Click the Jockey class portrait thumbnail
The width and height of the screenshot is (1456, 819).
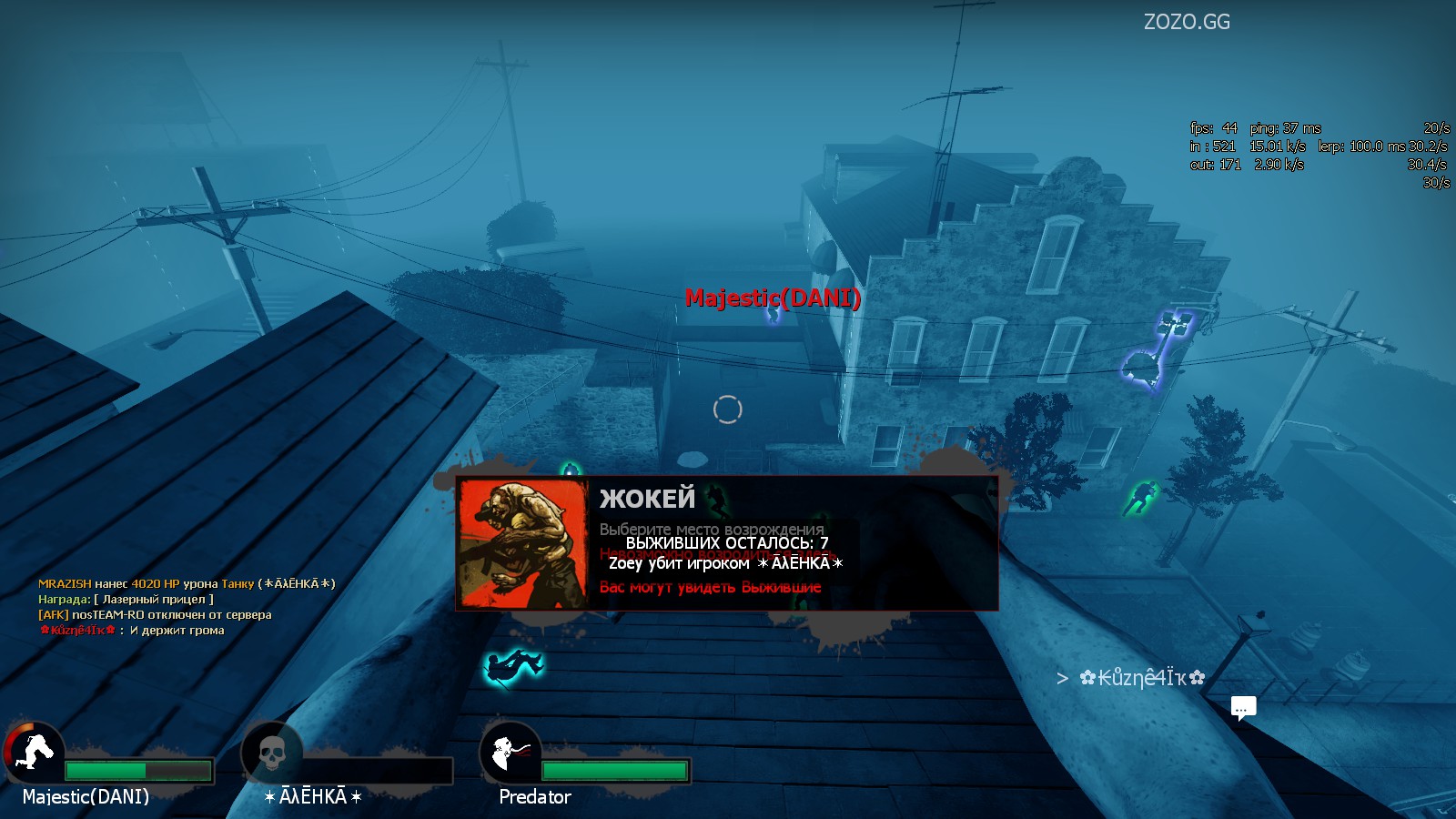point(523,543)
